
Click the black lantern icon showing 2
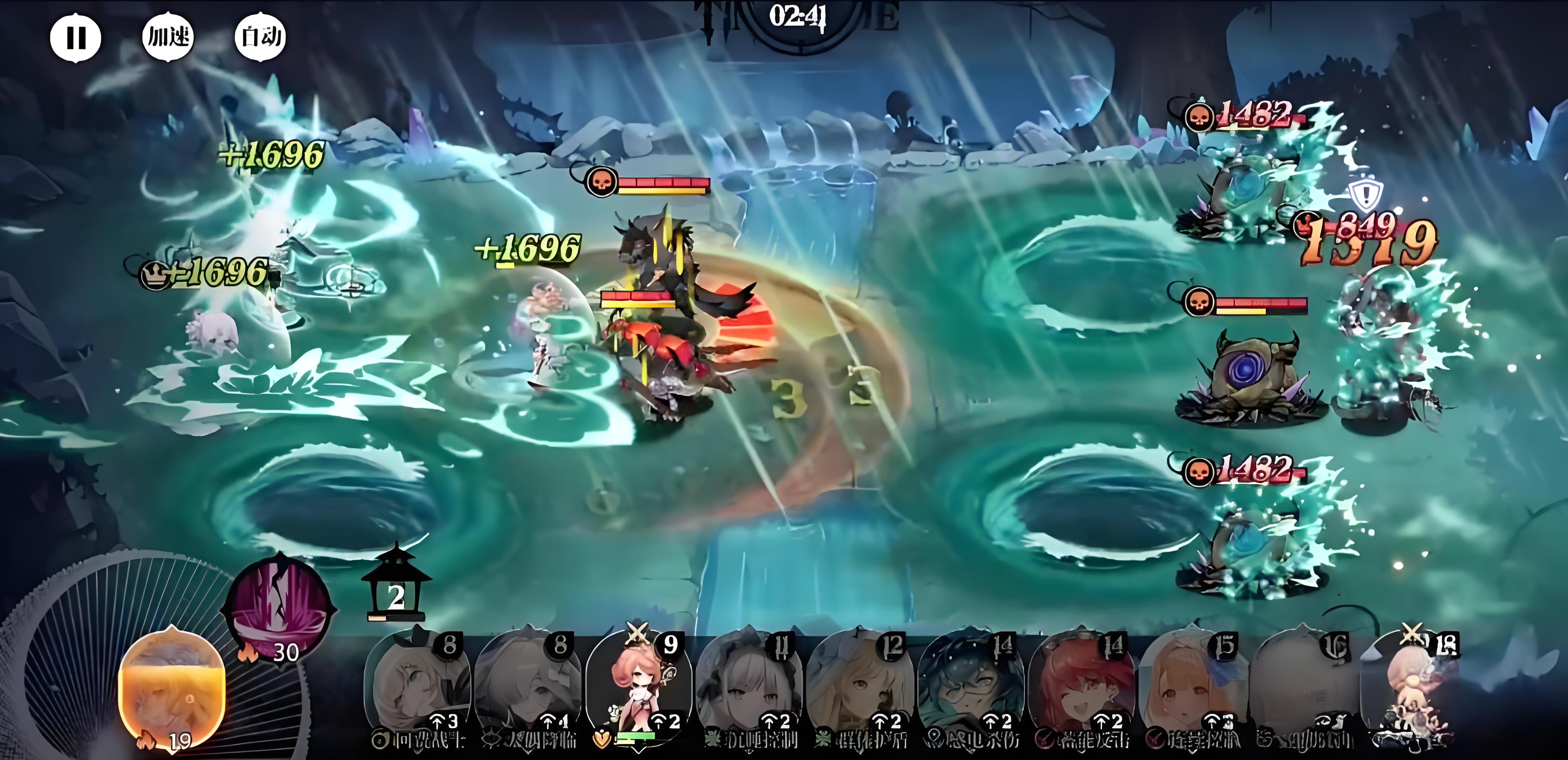[396, 587]
